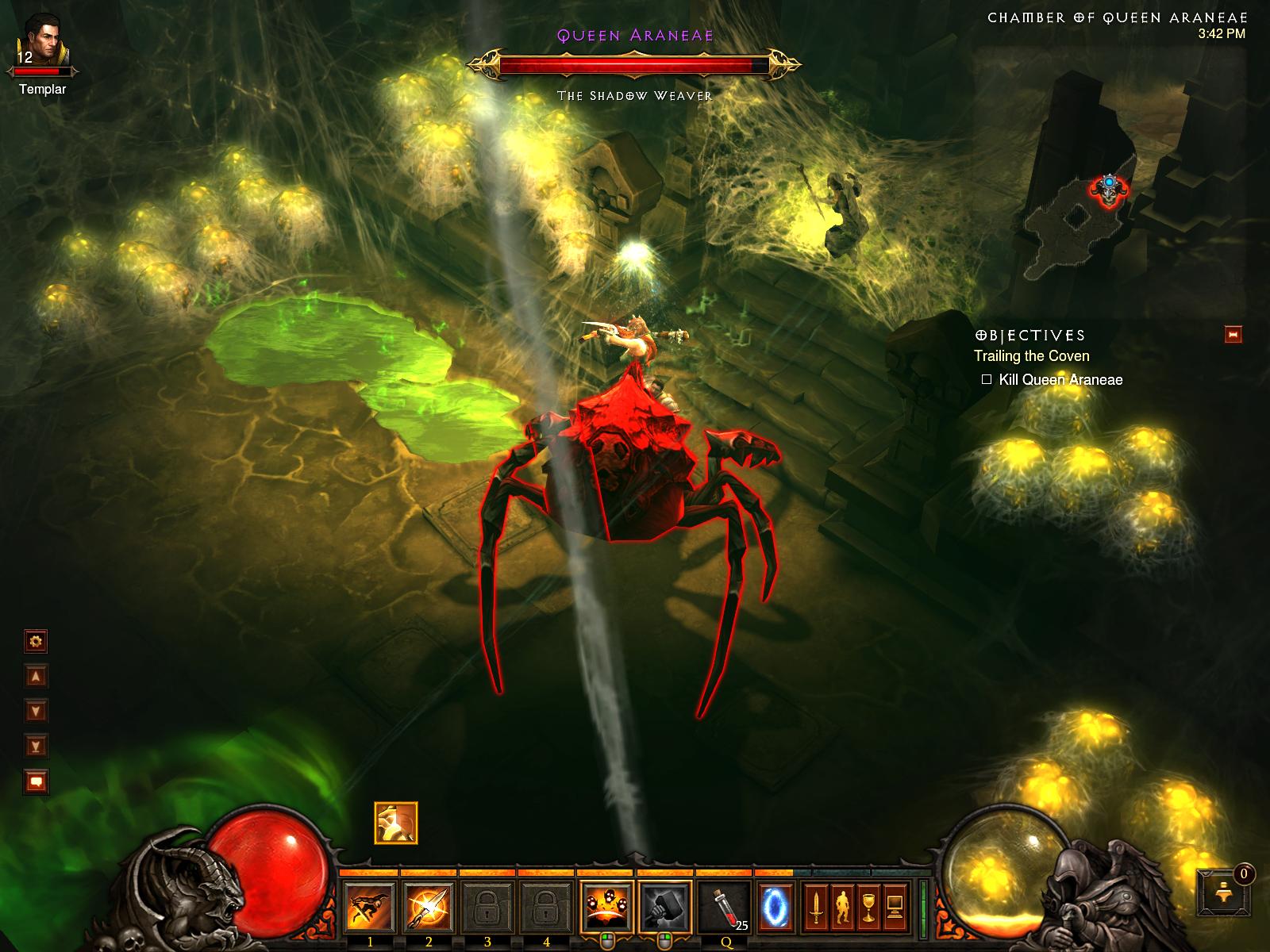Open chat options with the gear button

[37, 641]
